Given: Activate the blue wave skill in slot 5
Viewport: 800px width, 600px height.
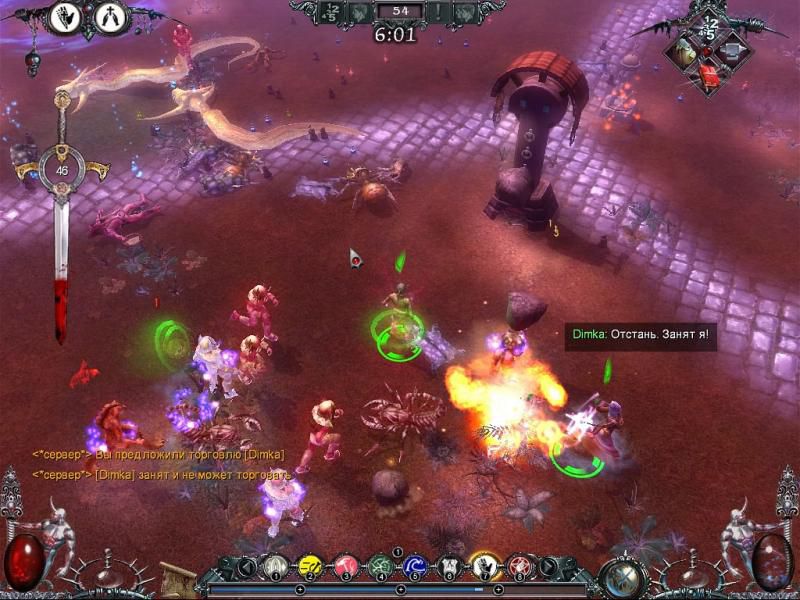Looking at the screenshot, I should click(x=416, y=568).
